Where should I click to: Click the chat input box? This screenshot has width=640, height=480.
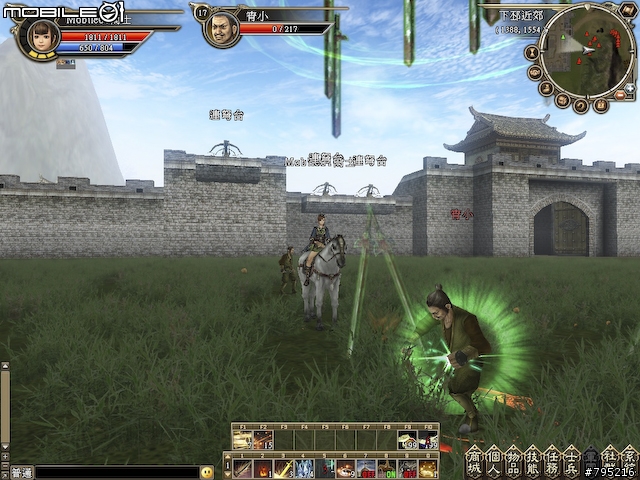click(x=116, y=472)
